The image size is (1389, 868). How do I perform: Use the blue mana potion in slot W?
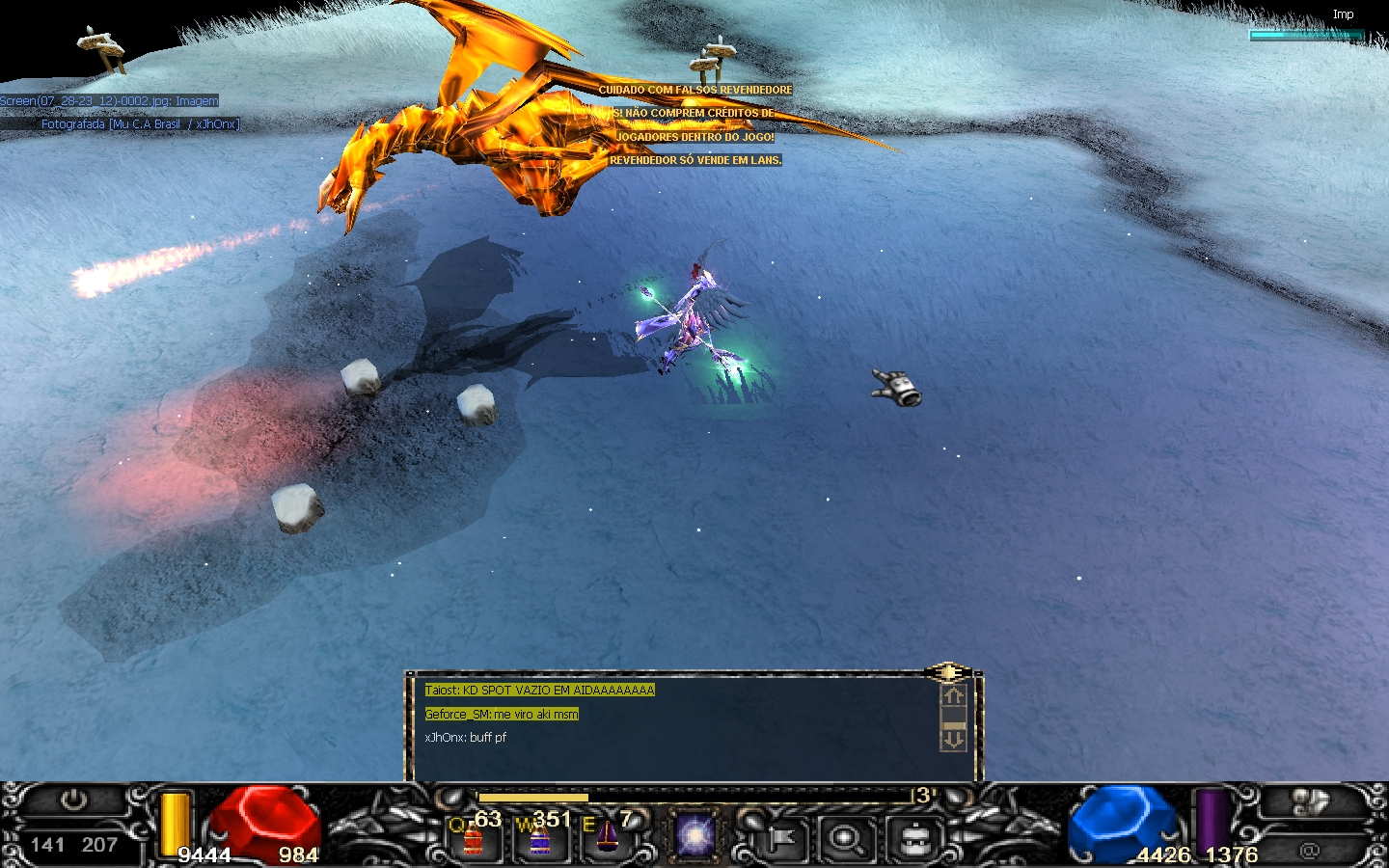pyautogui.click(x=539, y=839)
